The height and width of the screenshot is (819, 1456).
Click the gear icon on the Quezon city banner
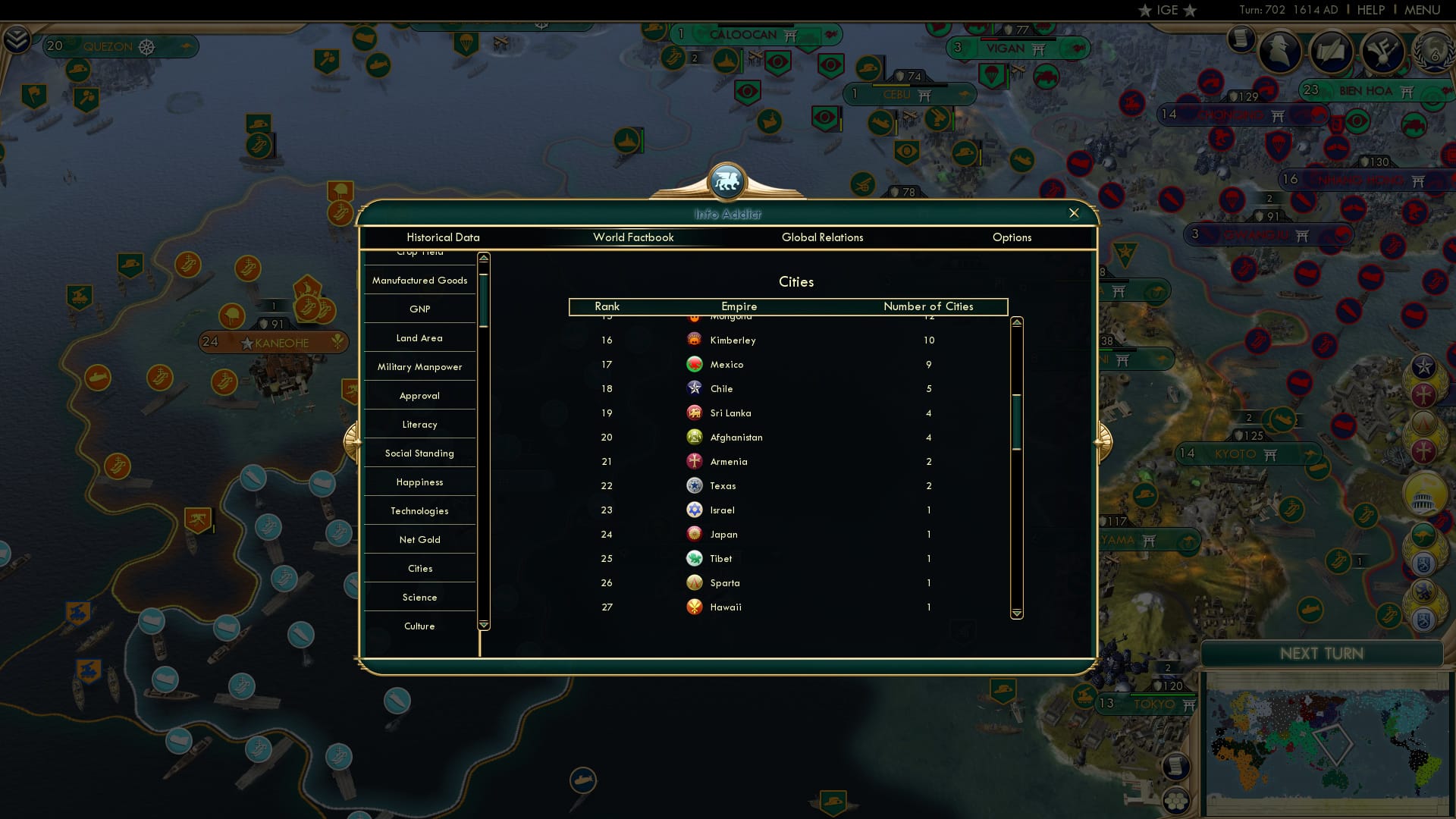[x=147, y=45]
